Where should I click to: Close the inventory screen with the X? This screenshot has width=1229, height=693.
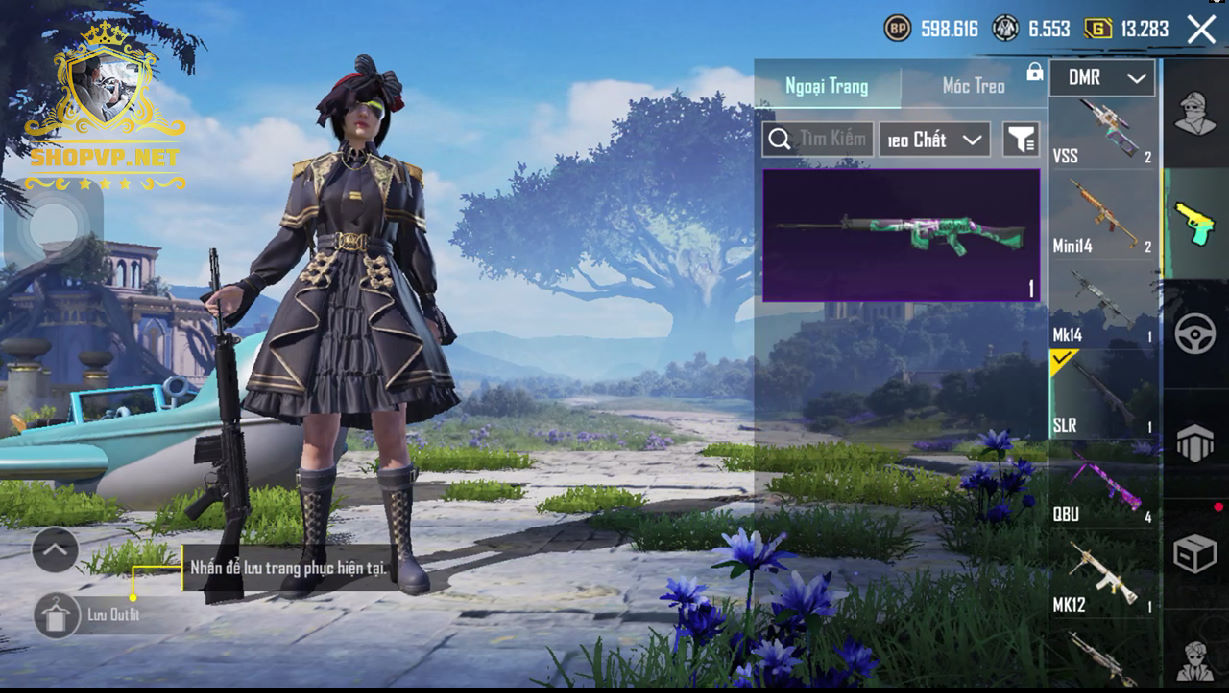(x=1201, y=29)
